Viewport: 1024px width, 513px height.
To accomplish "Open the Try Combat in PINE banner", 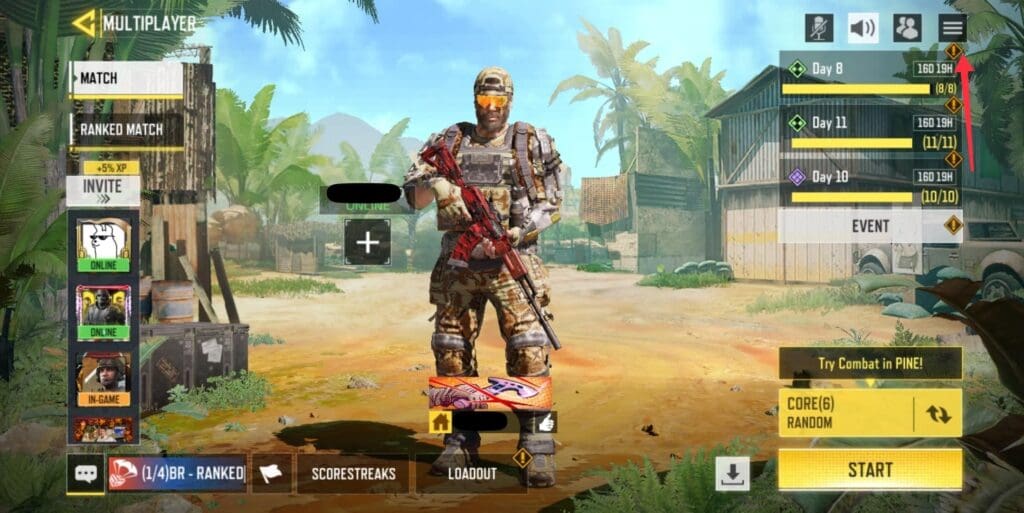I will coord(869,362).
